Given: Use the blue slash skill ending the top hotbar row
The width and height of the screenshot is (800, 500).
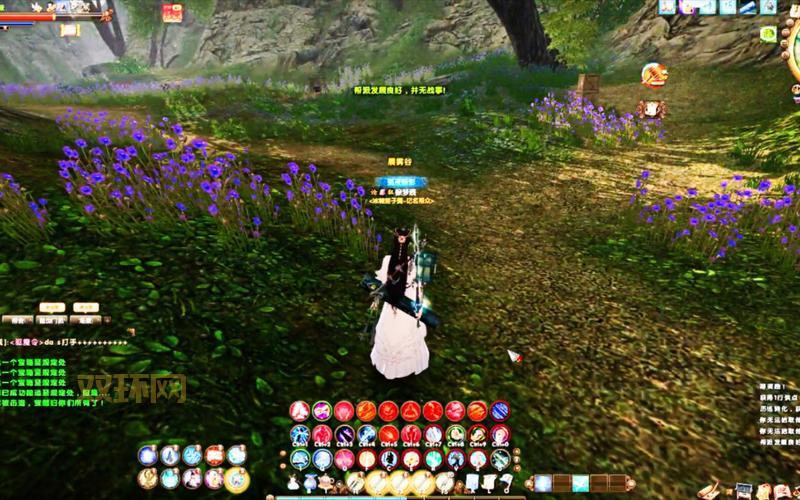Looking at the screenshot, I should 499,410.
